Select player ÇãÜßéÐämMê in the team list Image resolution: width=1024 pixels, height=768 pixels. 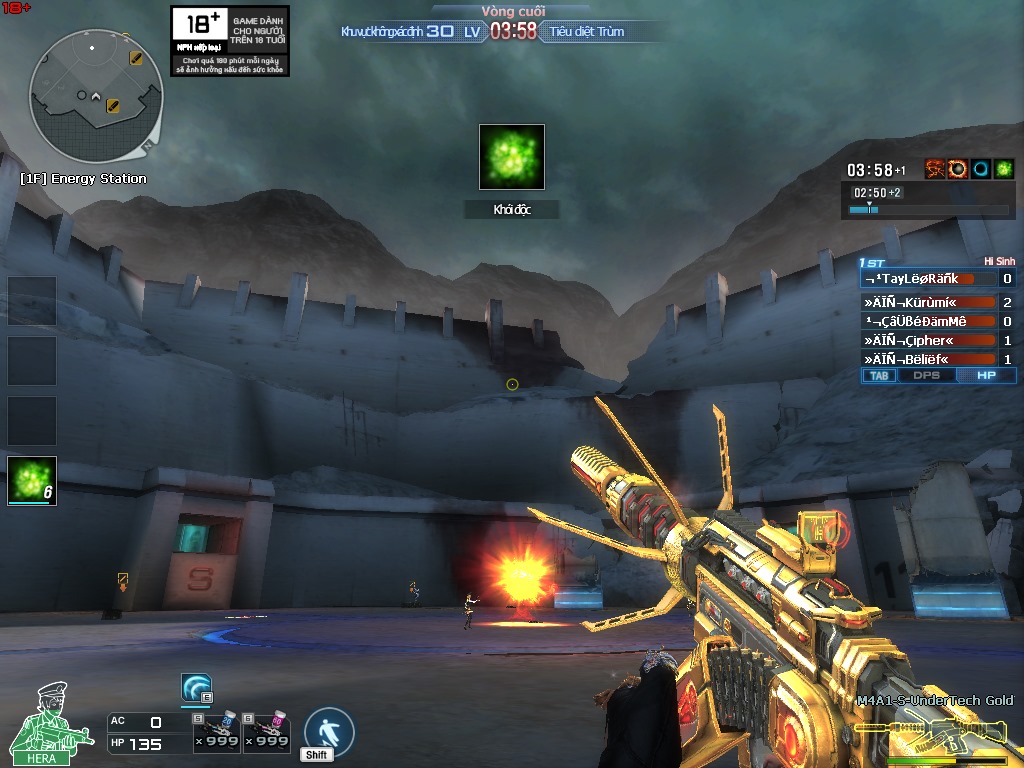929,321
